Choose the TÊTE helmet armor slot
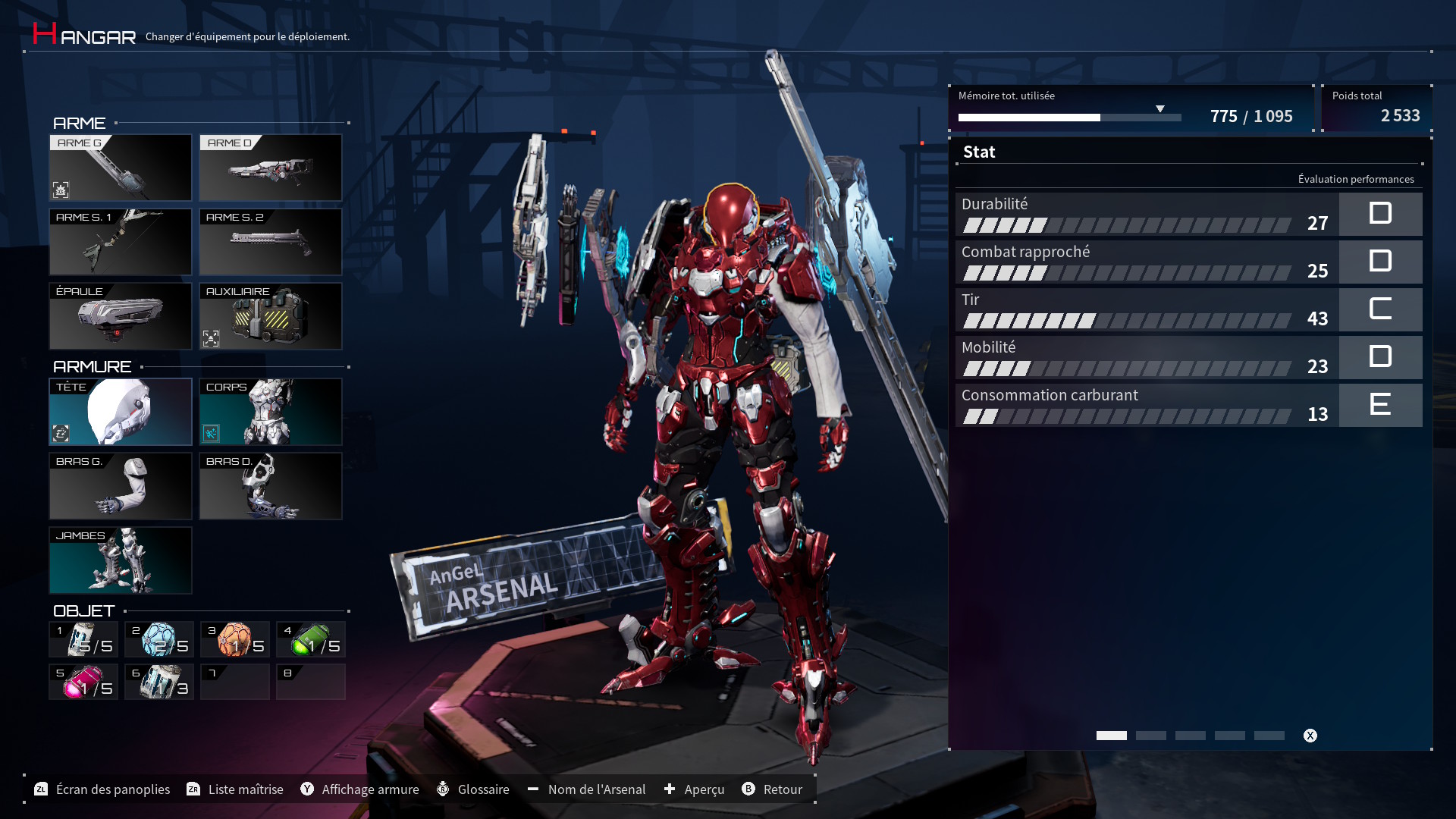The width and height of the screenshot is (1456, 819). (121, 412)
